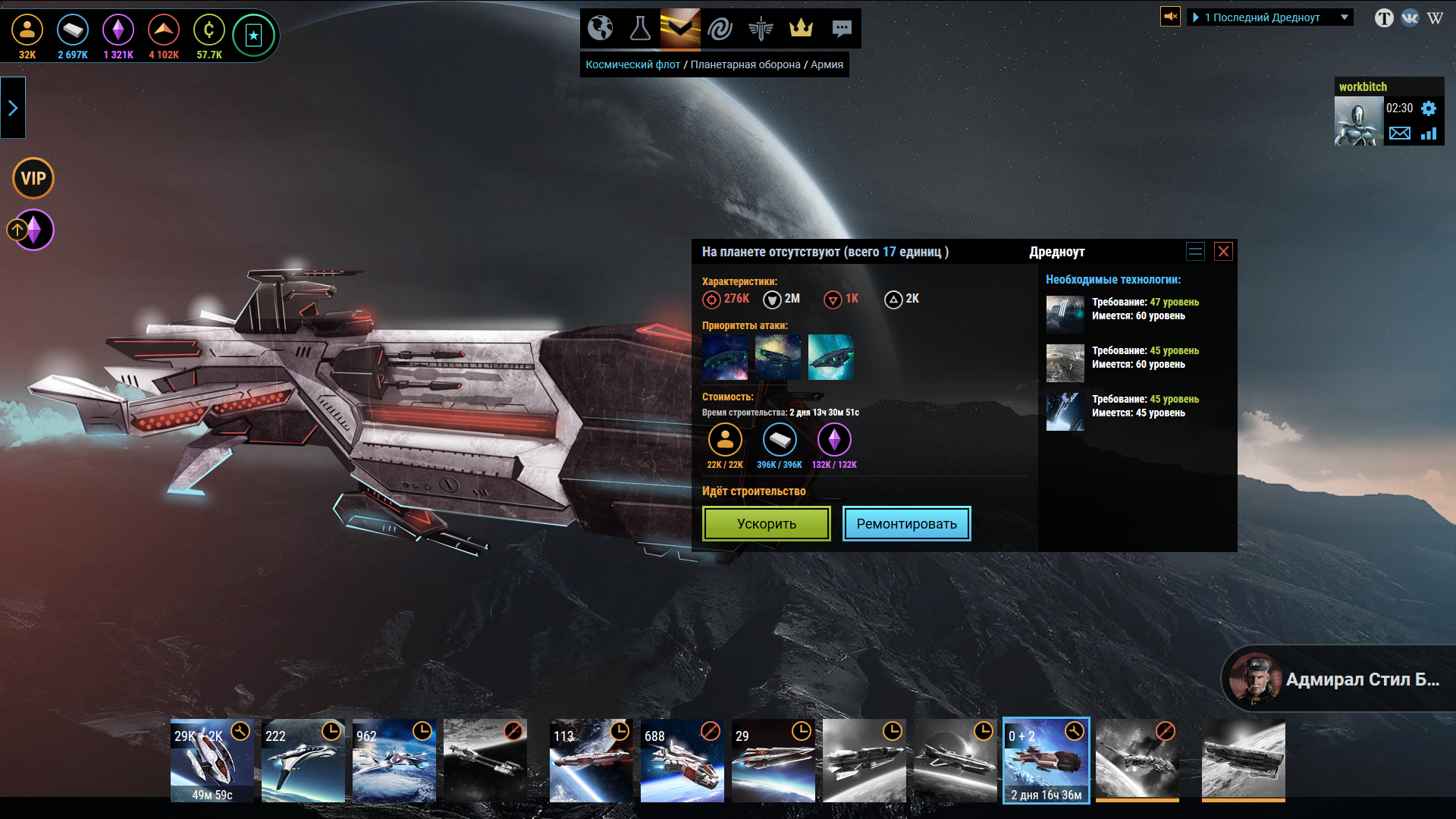Click the VIP badge
The image size is (1456, 819).
coord(33,178)
